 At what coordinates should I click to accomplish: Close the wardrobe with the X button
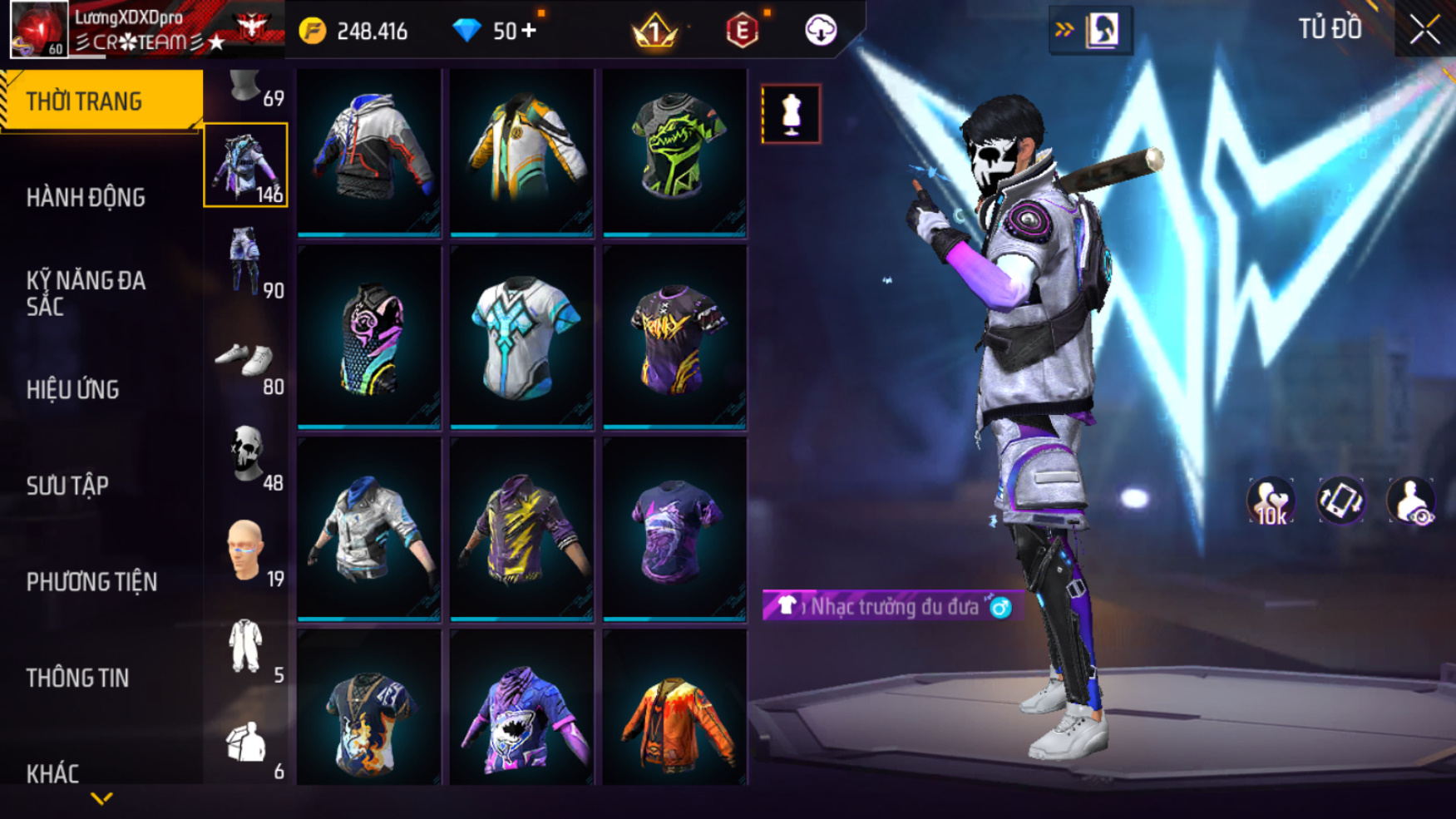pyautogui.click(x=1424, y=30)
